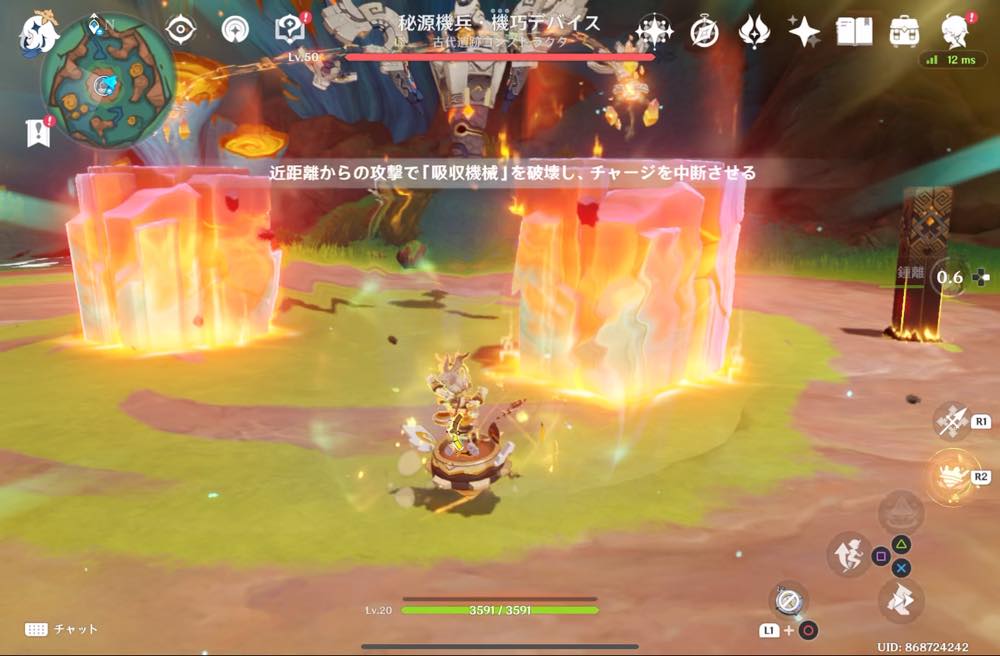The height and width of the screenshot is (656, 1000).
Task: Use the compass gadget quick slot
Action: pos(788,600)
